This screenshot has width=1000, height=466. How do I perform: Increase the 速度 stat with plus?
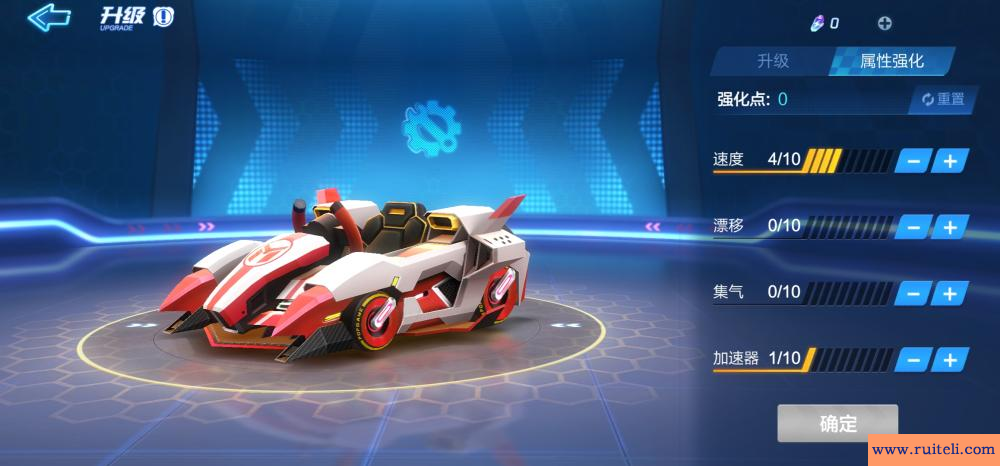pyautogui.click(x=950, y=160)
